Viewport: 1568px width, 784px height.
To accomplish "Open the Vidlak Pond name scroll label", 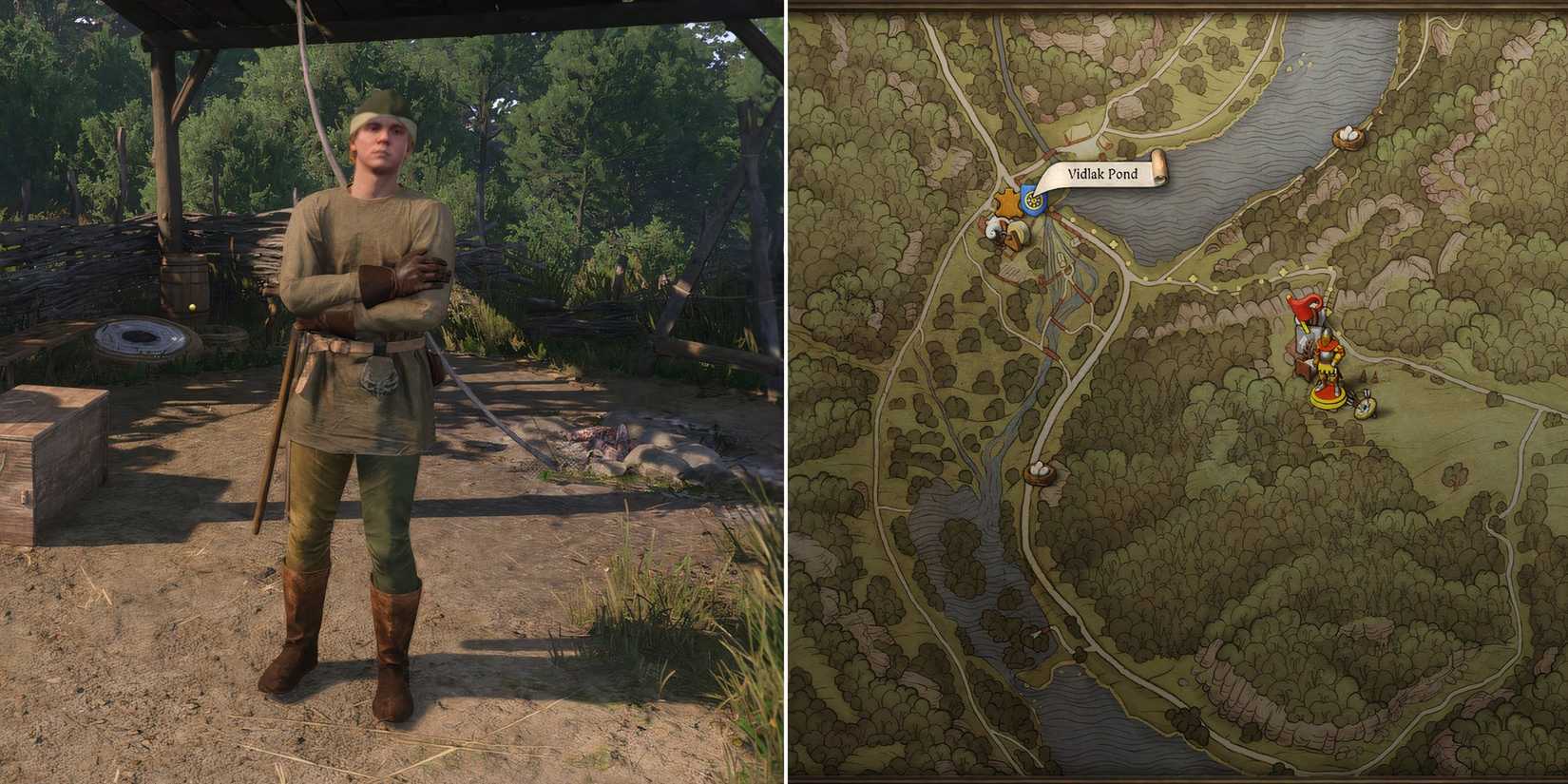I will pyautogui.click(x=1102, y=174).
